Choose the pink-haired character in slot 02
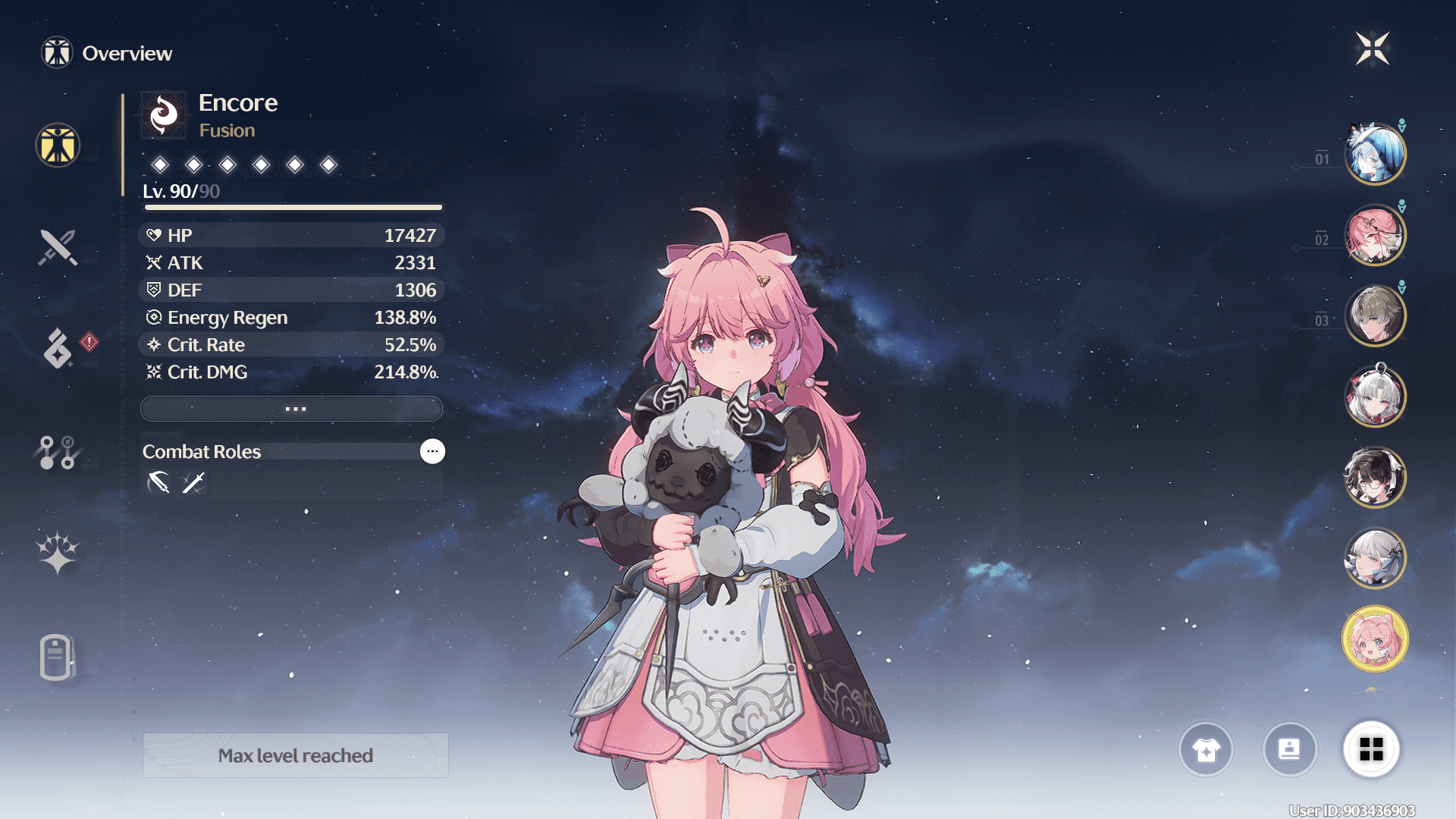The width and height of the screenshot is (1456, 819). click(x=1375, y=235)
